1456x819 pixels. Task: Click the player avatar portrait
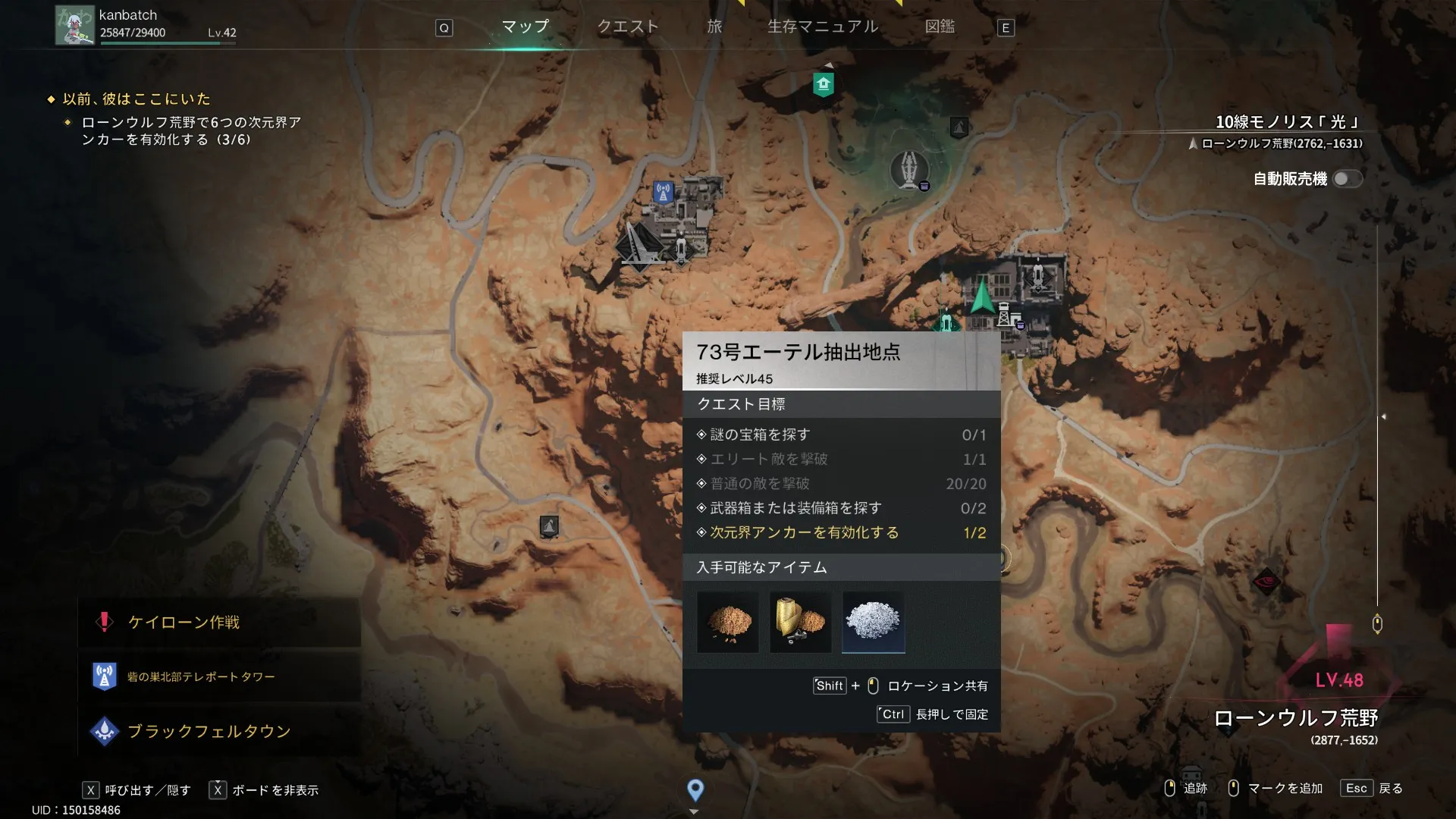tap(74, 25)
